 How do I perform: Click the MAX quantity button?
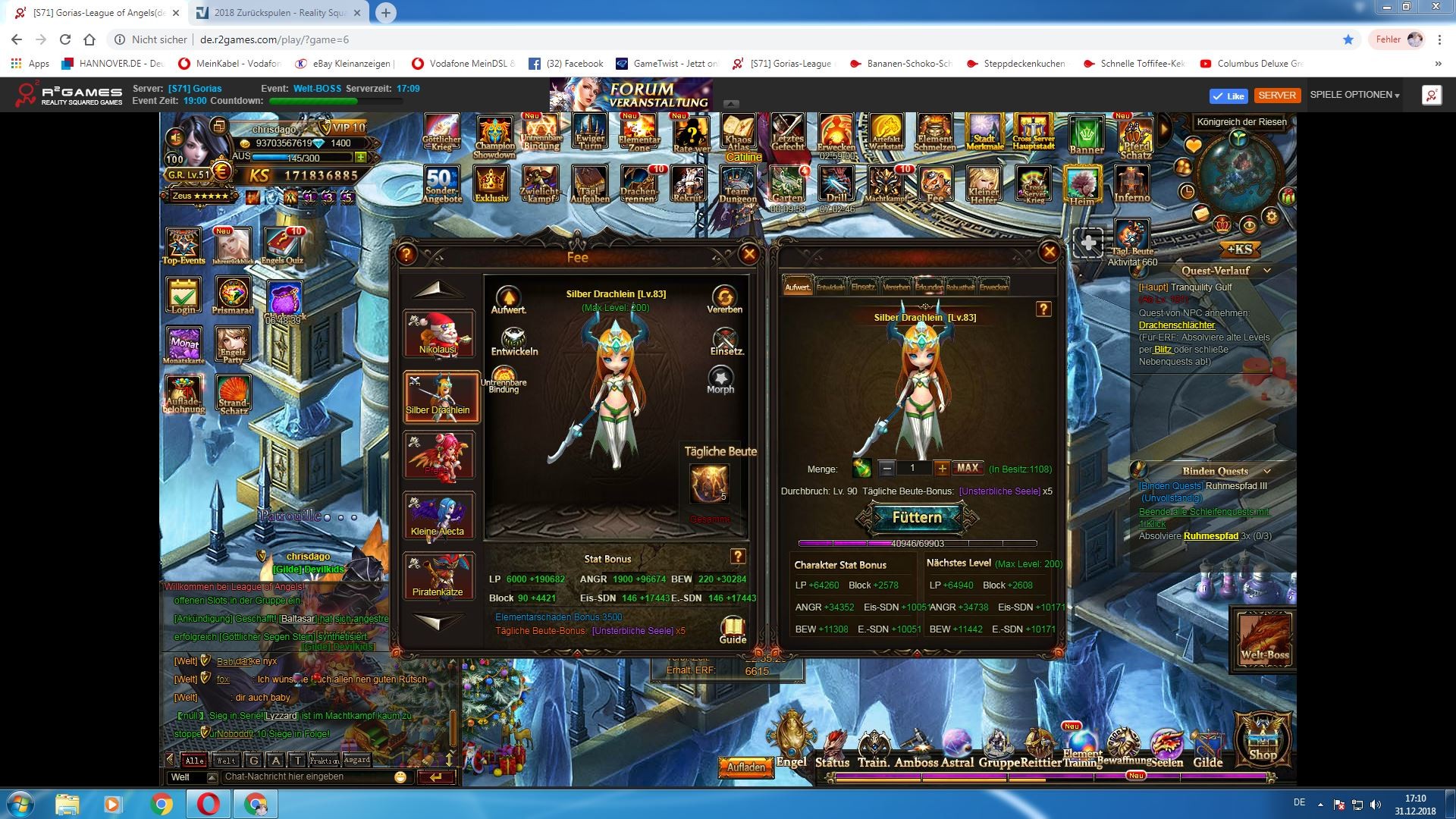click(x=968, y=469)
